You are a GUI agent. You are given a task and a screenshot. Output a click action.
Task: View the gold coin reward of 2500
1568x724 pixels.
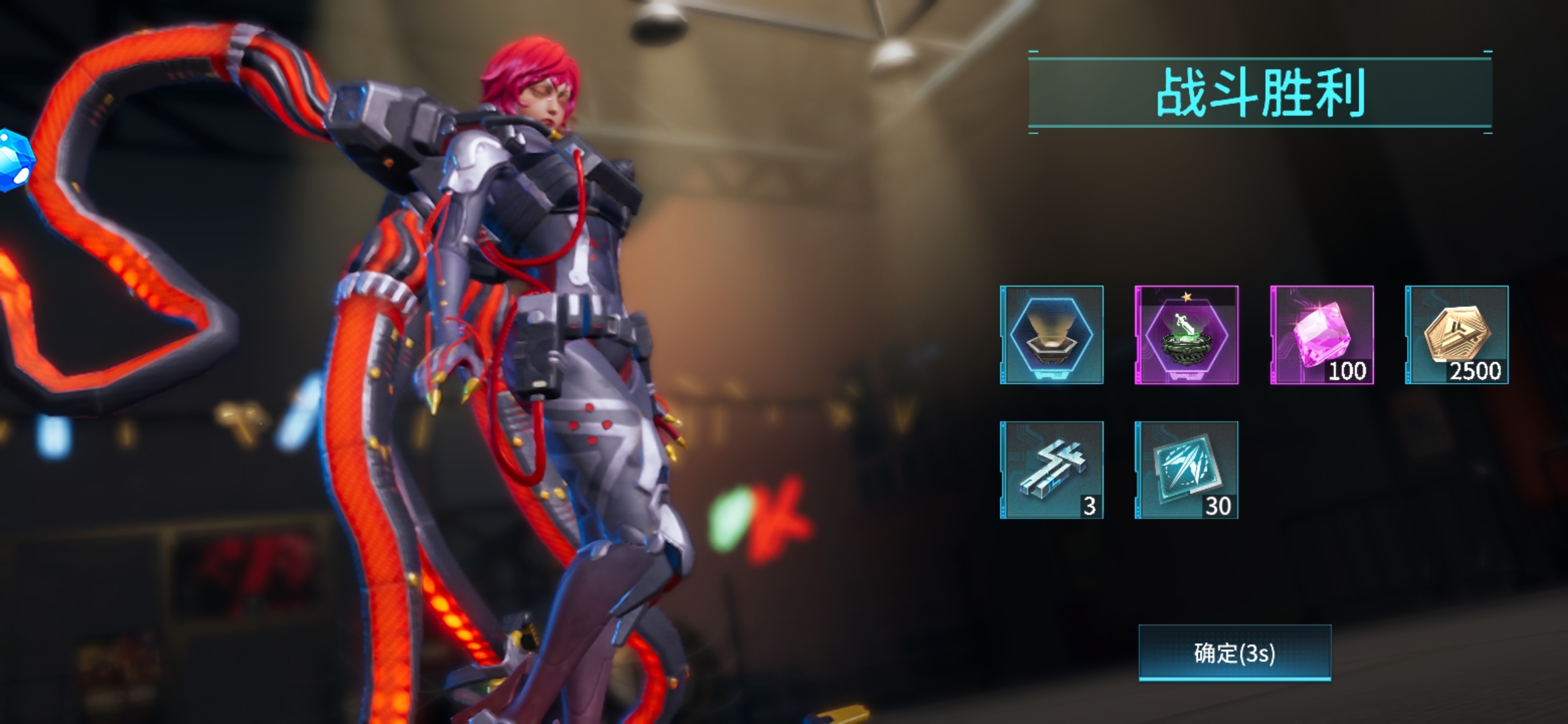point(1456,335)
